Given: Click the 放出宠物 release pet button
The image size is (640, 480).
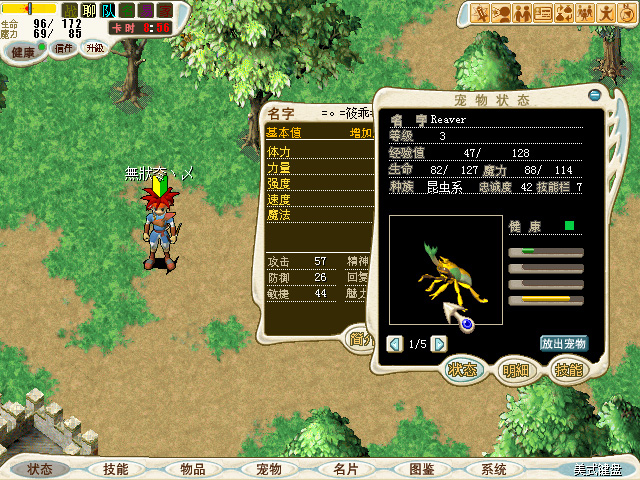Looking at the screenshot, I should [x=564, y=343].
